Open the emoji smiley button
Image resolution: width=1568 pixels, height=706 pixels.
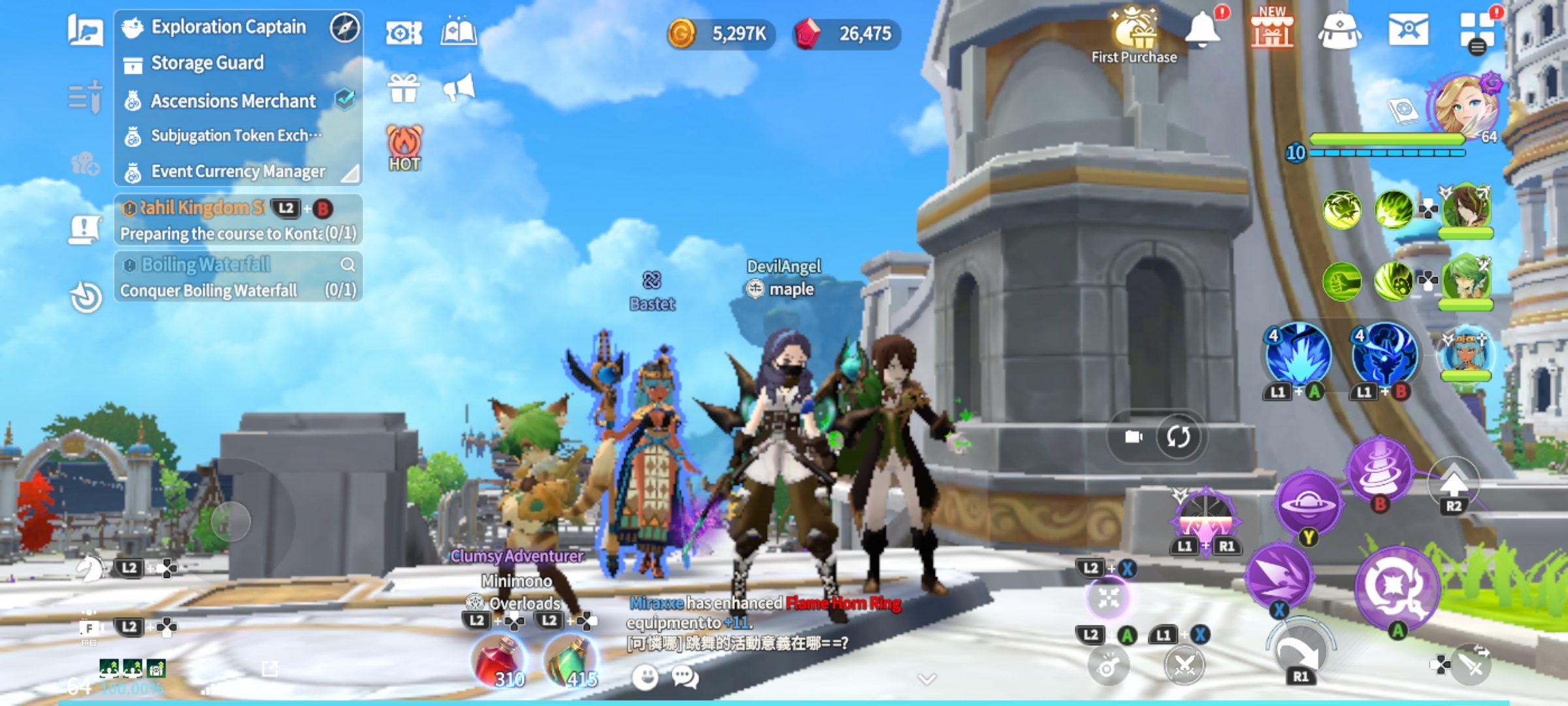click(645, 677)
